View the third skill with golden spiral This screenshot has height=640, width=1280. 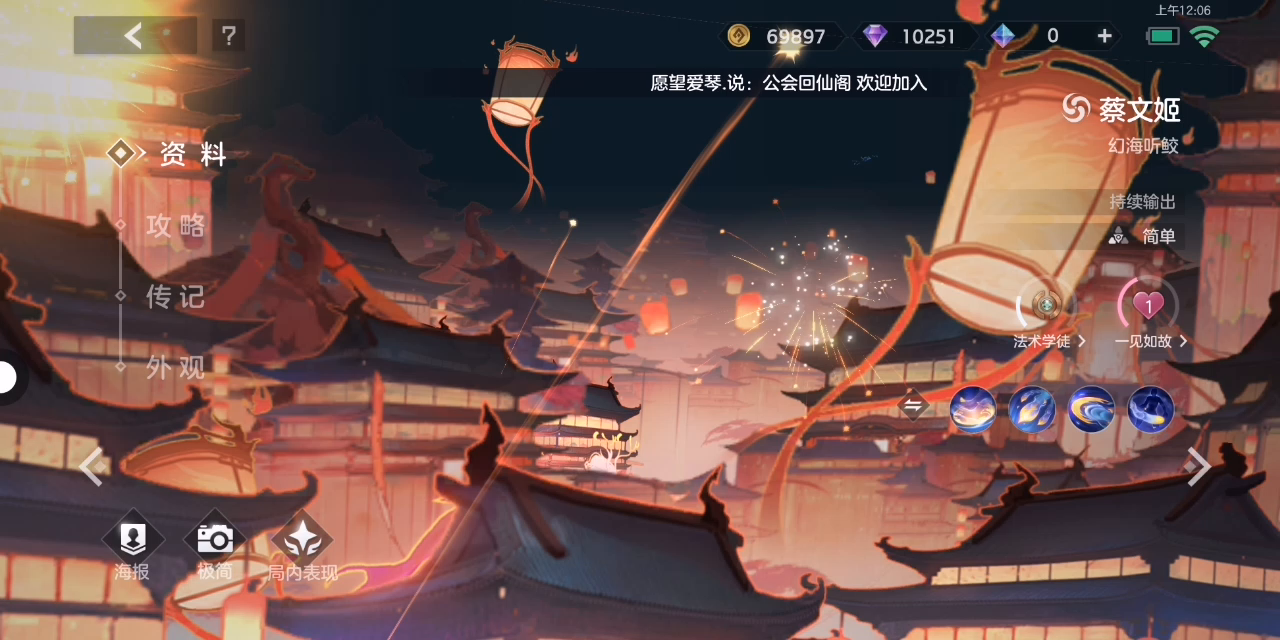[x=1091, y=409]
